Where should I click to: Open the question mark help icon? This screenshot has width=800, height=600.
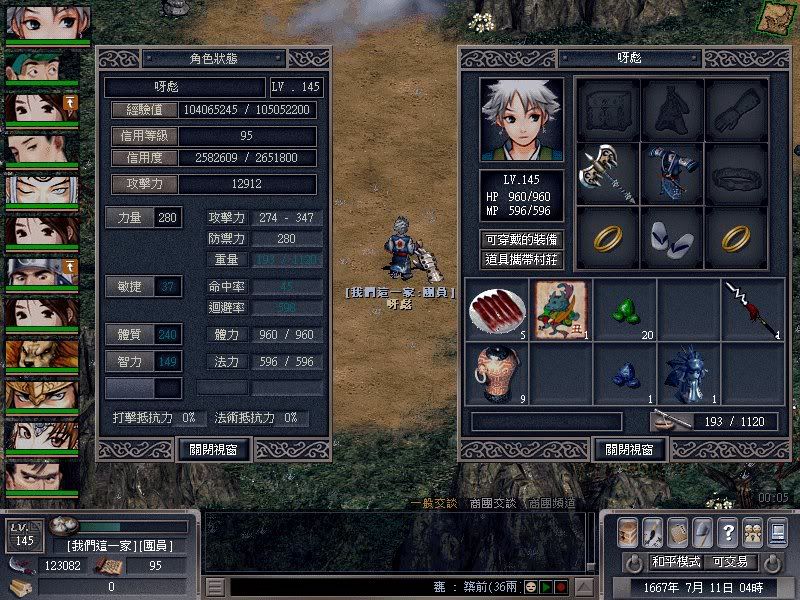click(x=727, y=532)
